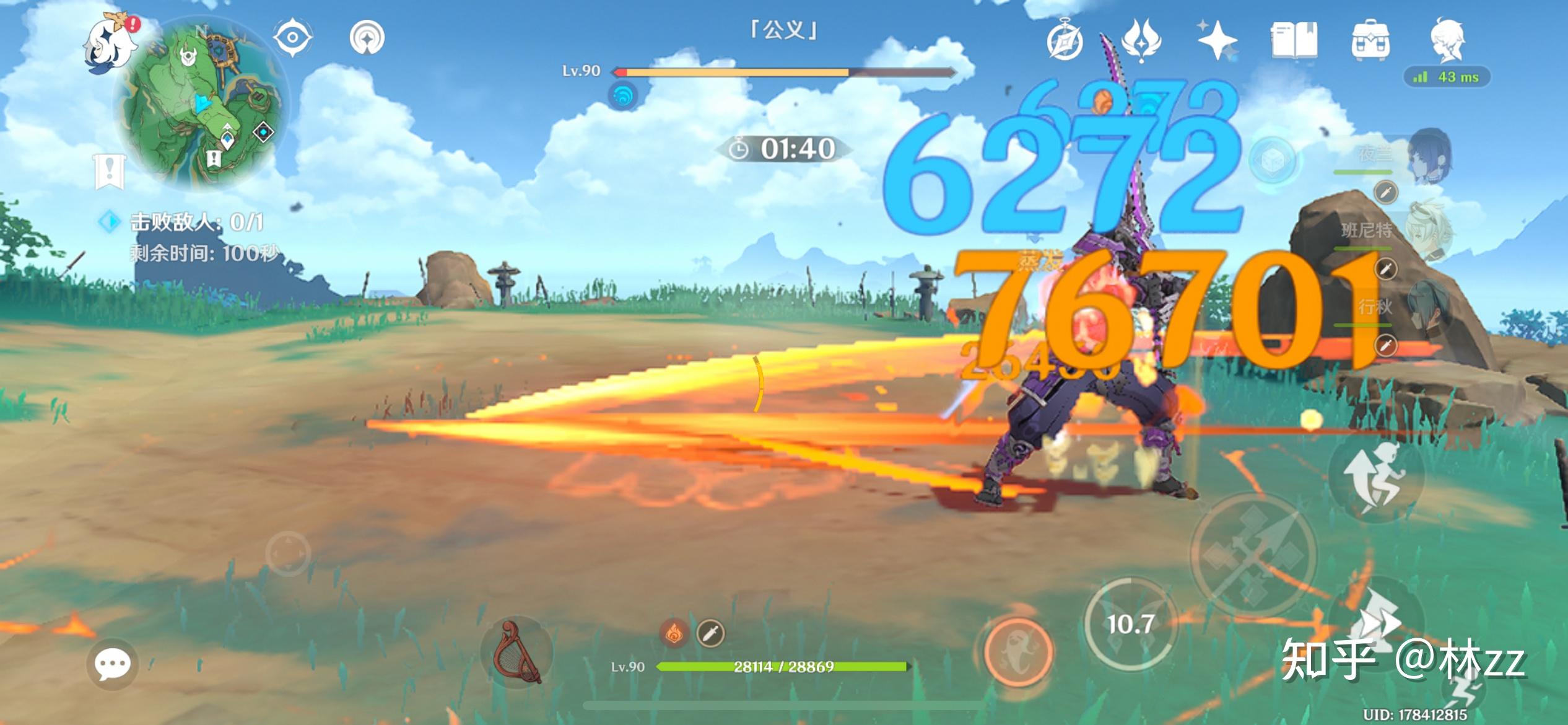The width and height of the screenshot is (1568, 725).
Task: Open the character screen icon
Action: point(1447,40)
